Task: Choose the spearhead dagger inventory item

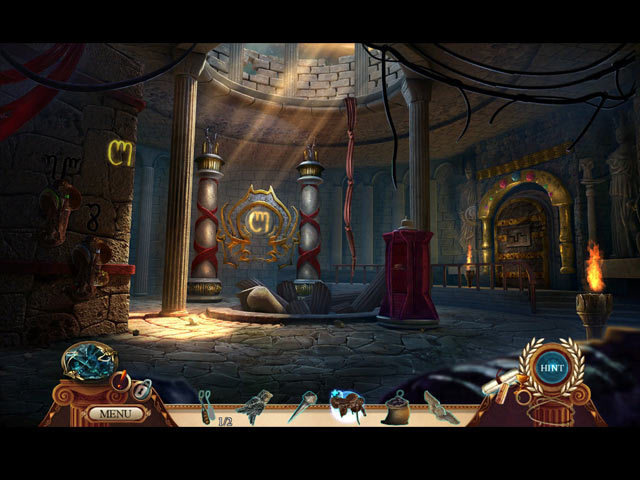Action: click(x=303, y=406)
